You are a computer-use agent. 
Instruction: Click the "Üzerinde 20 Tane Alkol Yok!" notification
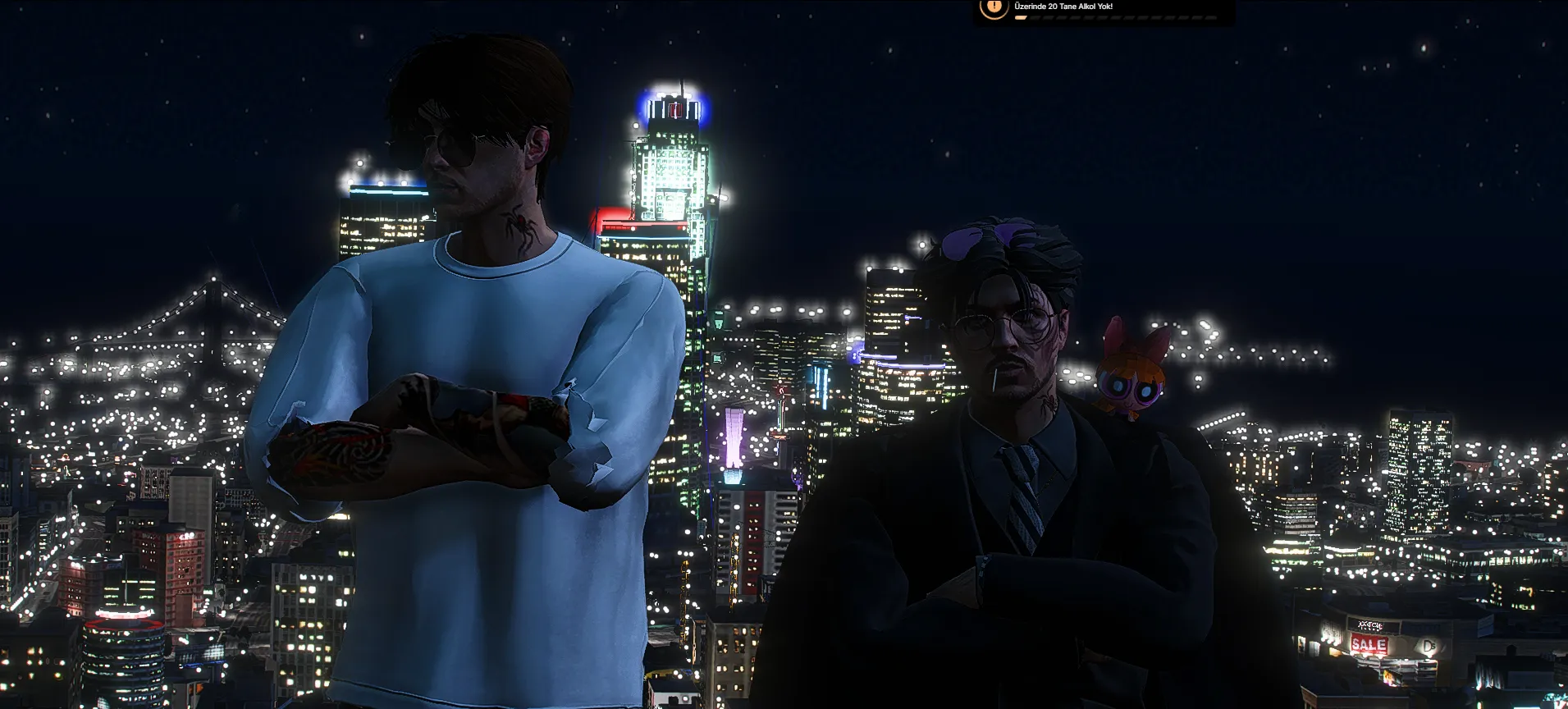tap(1102, 10)
